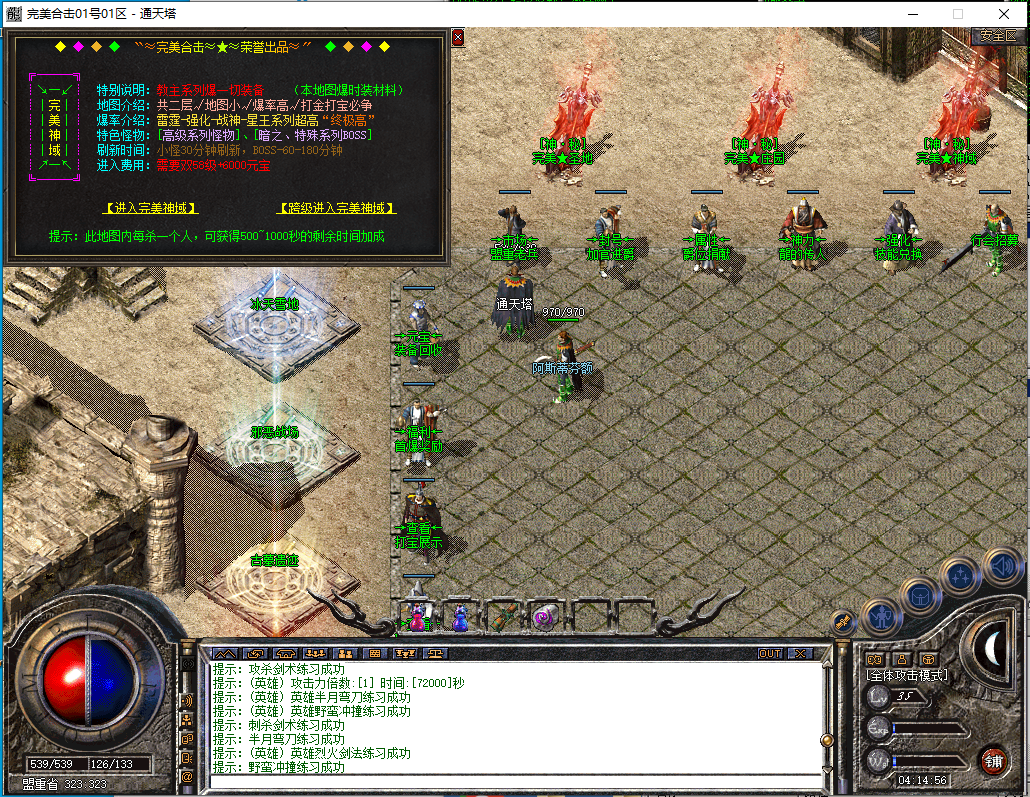
Task: Open the red 铺 shop button
Action: click(x=993, y=760)
